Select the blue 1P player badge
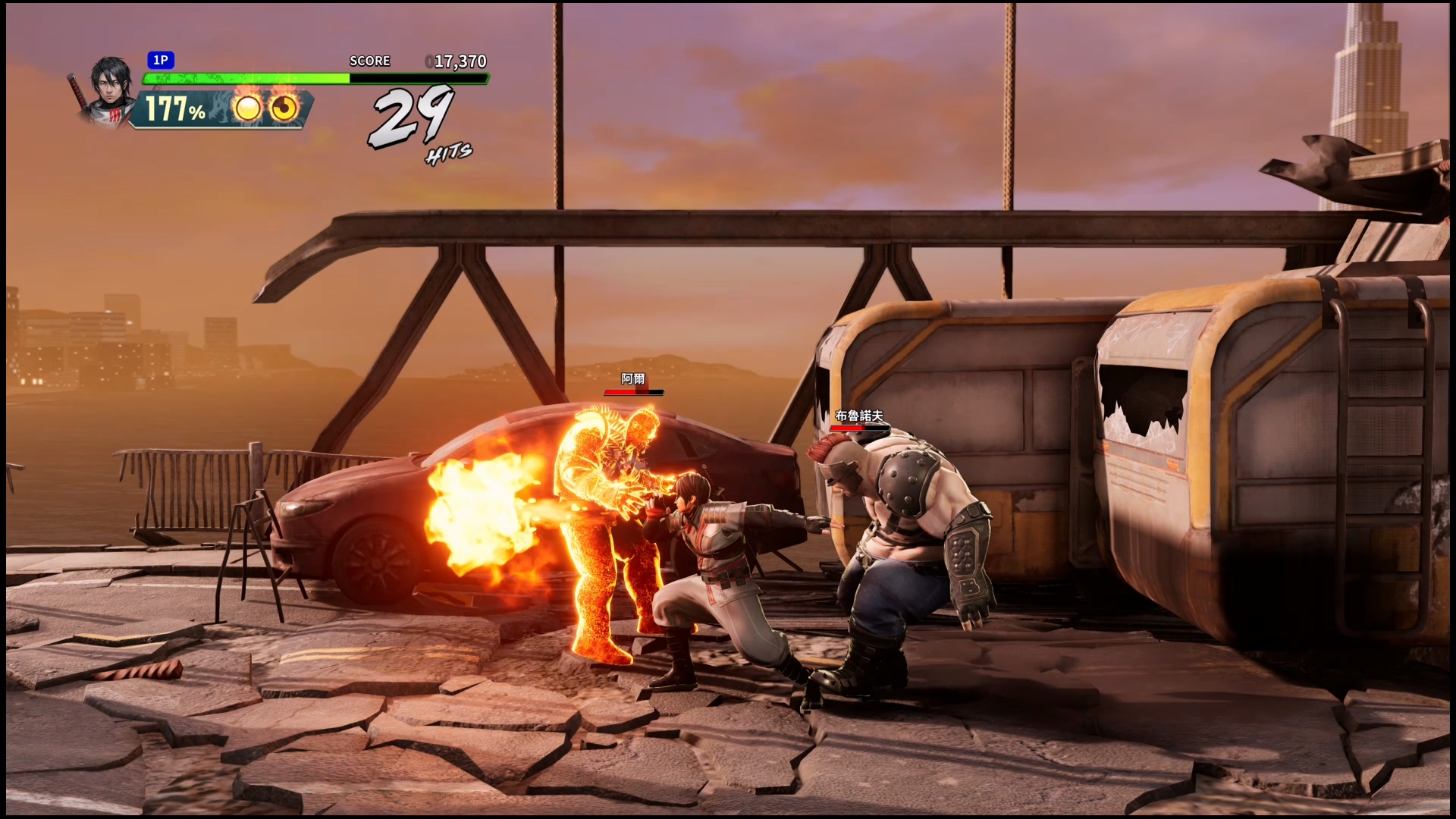The width and height of the screenshot is (1456, 819). (161, 61)
